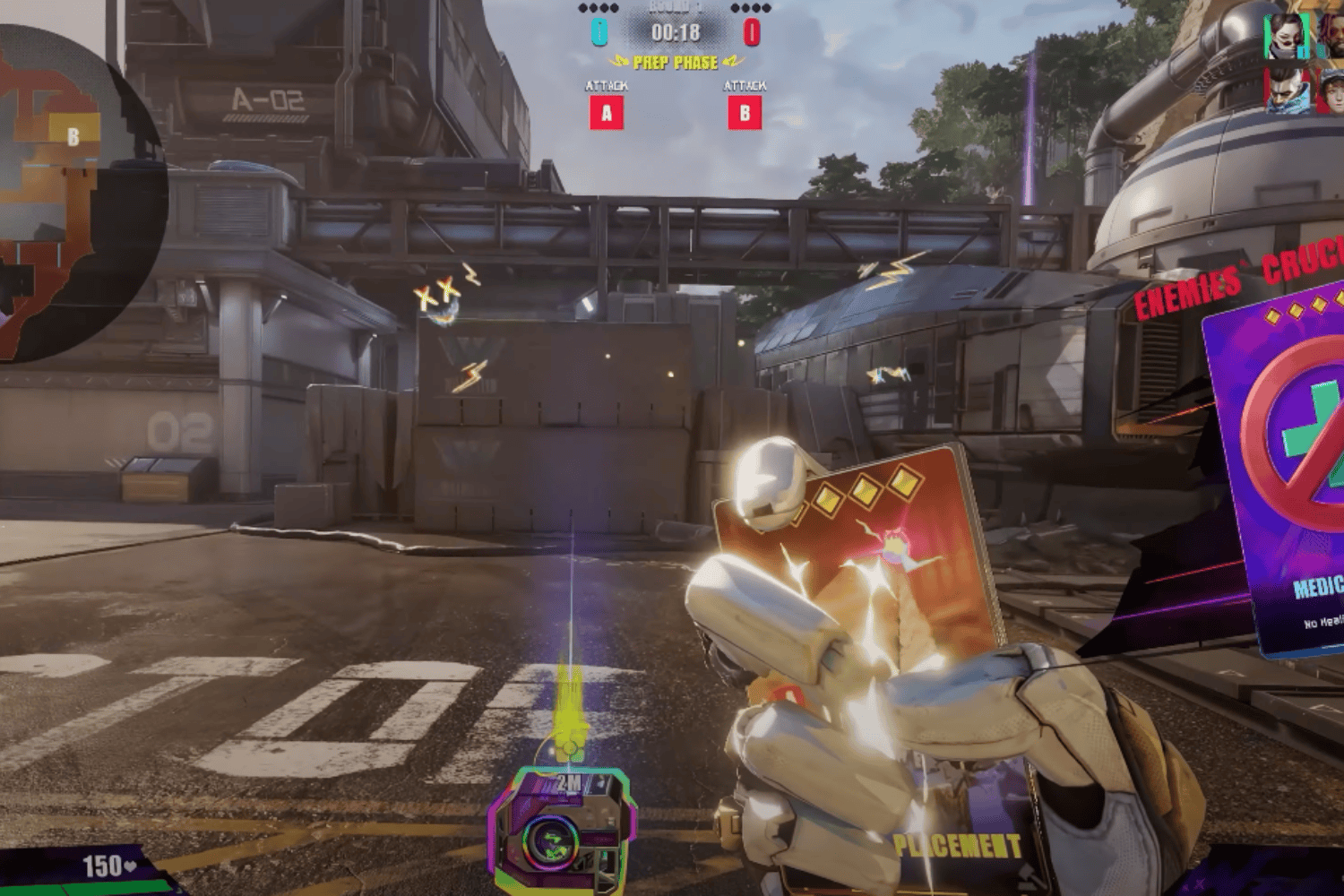1344x896 pixels.
Task: Click the PLACEMENT label button
Action: pyautogui.click(x=958, y=843)
